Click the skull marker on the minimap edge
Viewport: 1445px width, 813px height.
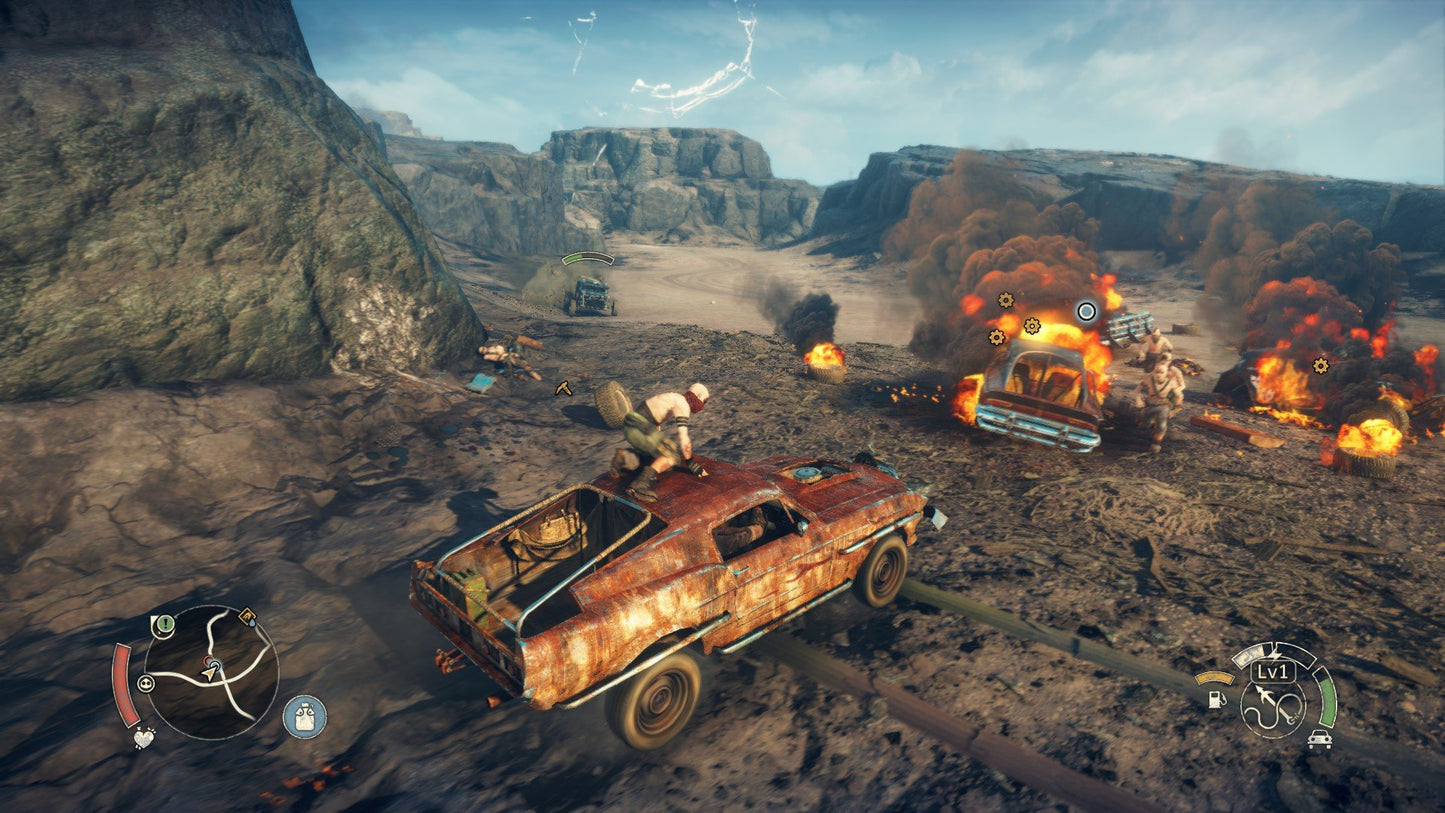tap(146, 683)
